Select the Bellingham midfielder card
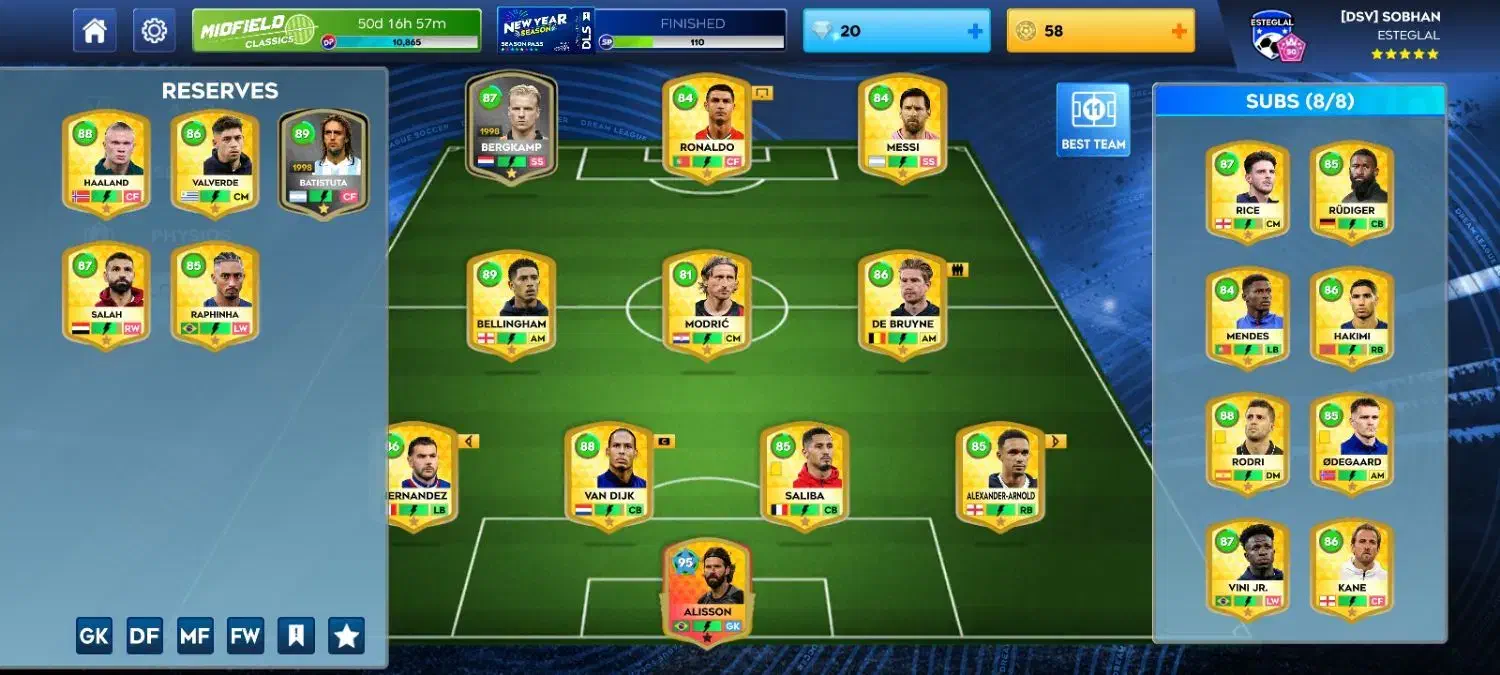The image size is (1500, 675). pos(511,305)
